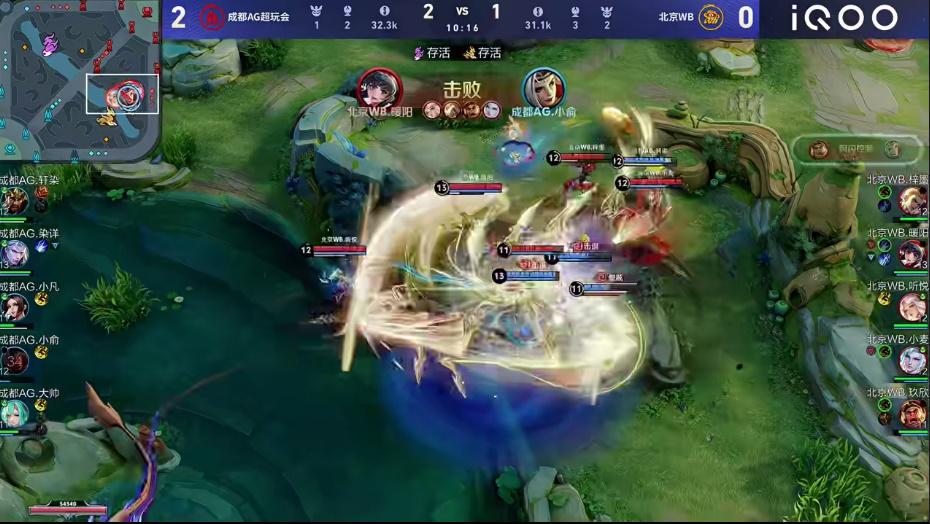Open the iQOO sponsor logo
The height and width of the screenshot is (524, 930).
pos(844,18)
